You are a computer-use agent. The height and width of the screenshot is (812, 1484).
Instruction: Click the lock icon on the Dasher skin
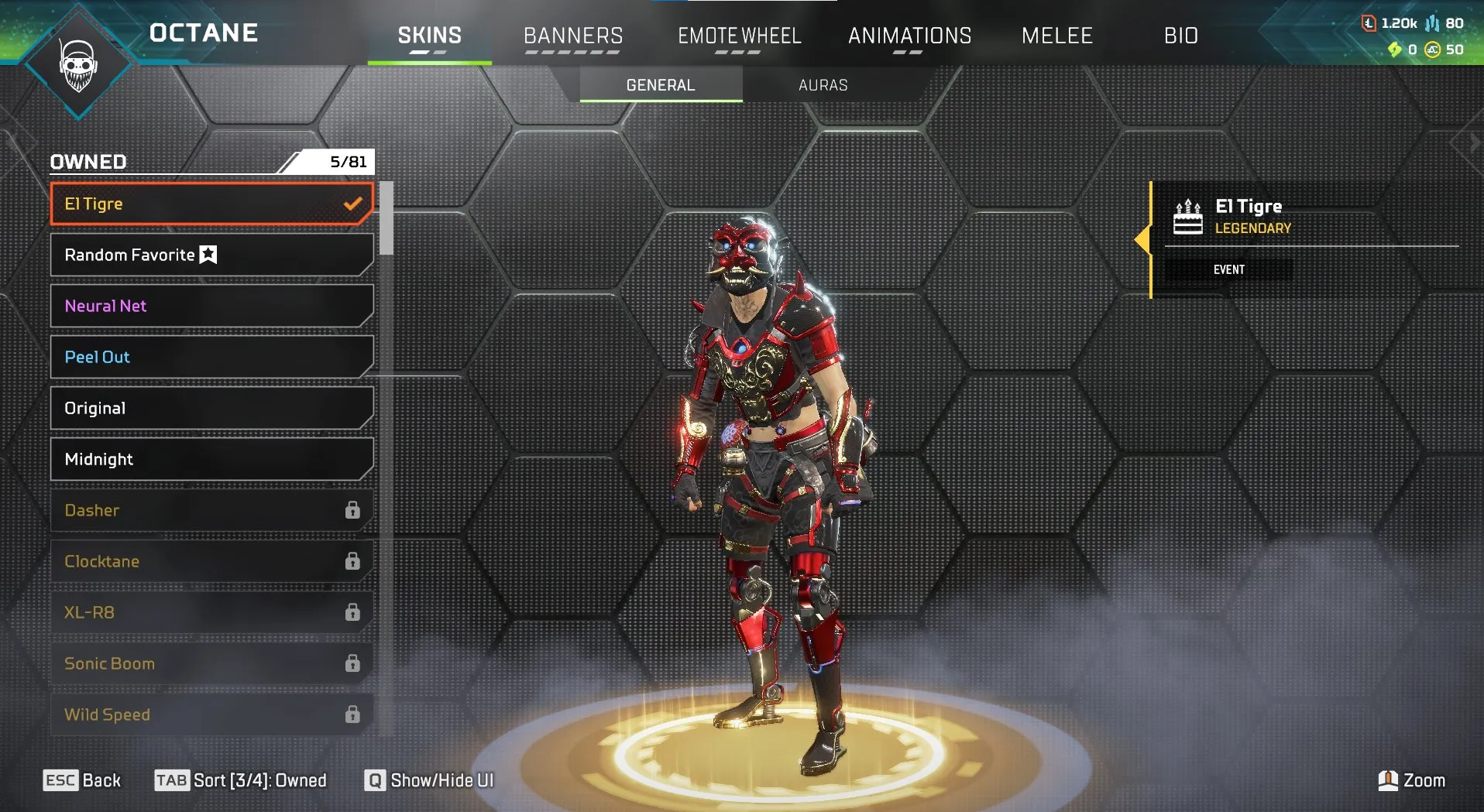[354, 509]
